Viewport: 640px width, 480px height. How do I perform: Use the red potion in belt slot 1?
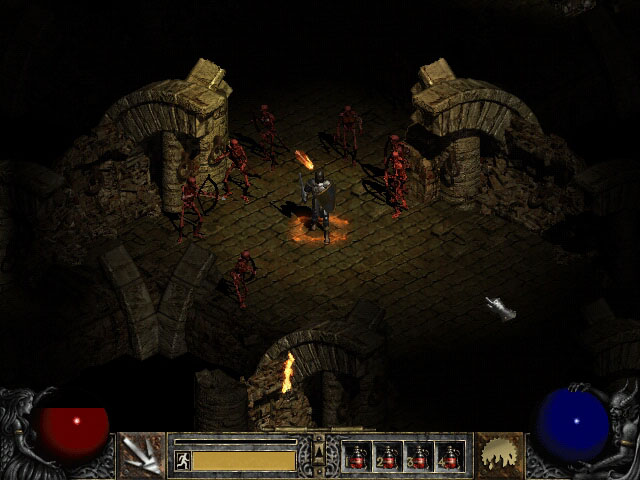(x=357, y=457)
